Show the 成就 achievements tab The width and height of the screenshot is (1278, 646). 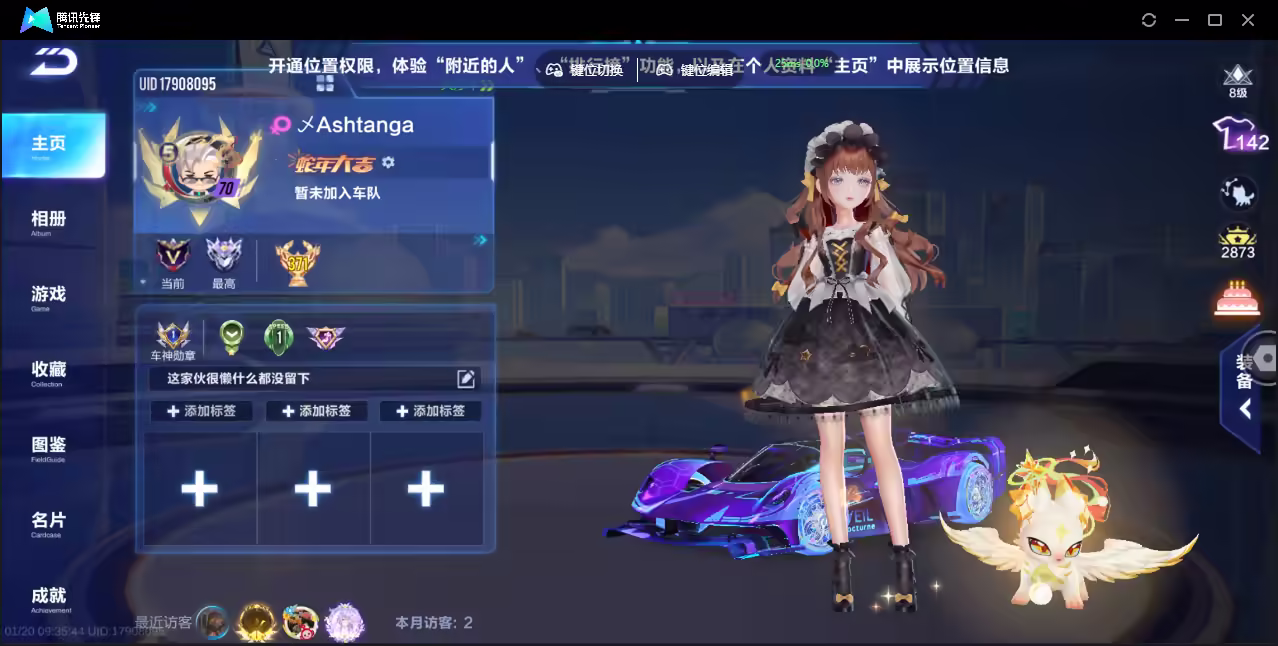(49, 597)
